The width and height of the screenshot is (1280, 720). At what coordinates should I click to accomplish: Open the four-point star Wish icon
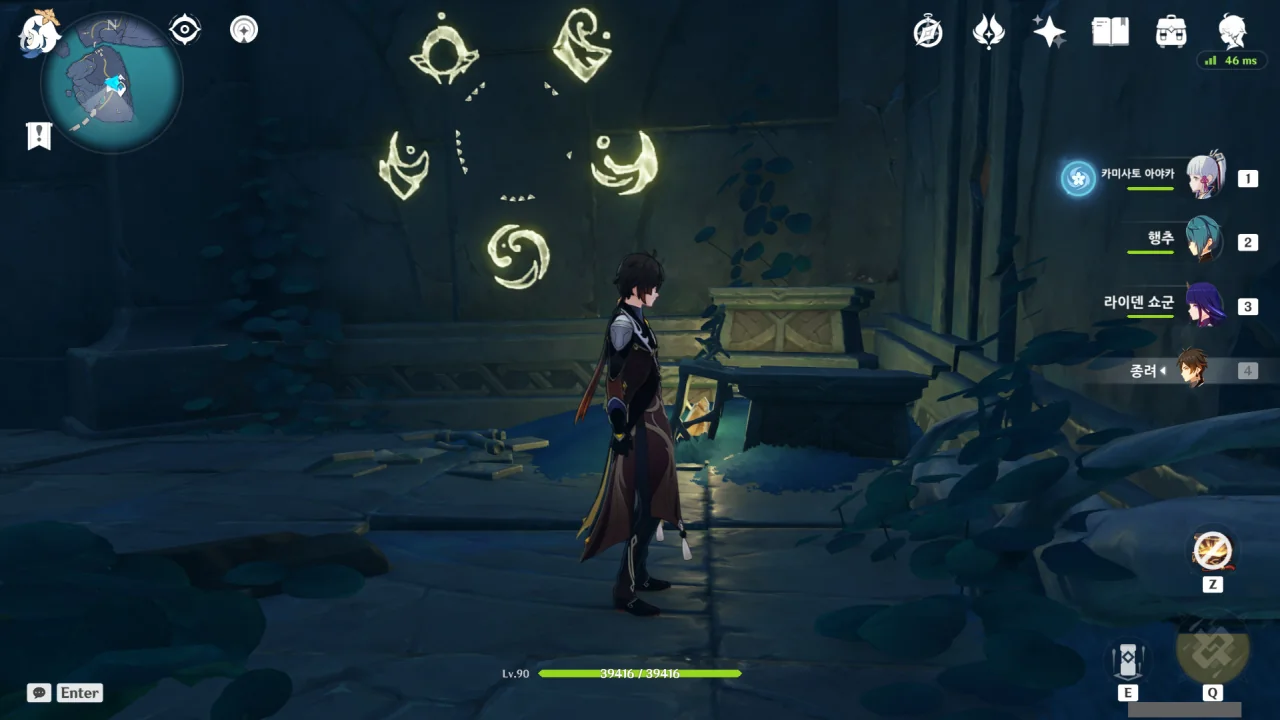[1049, 32]
